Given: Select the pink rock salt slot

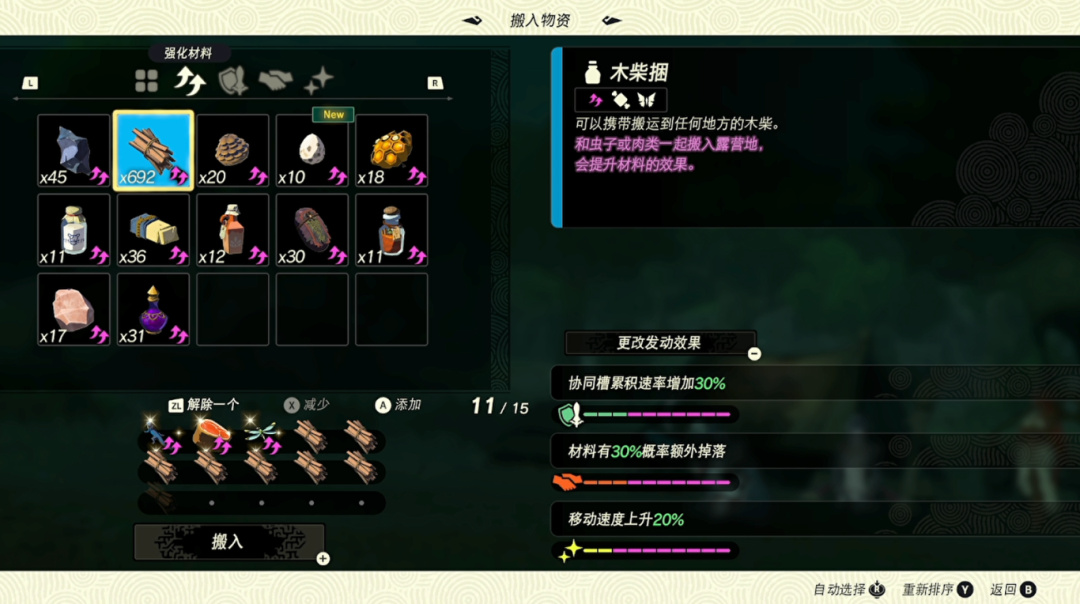Looking at the screenshot, I should [x=74, y=309].
